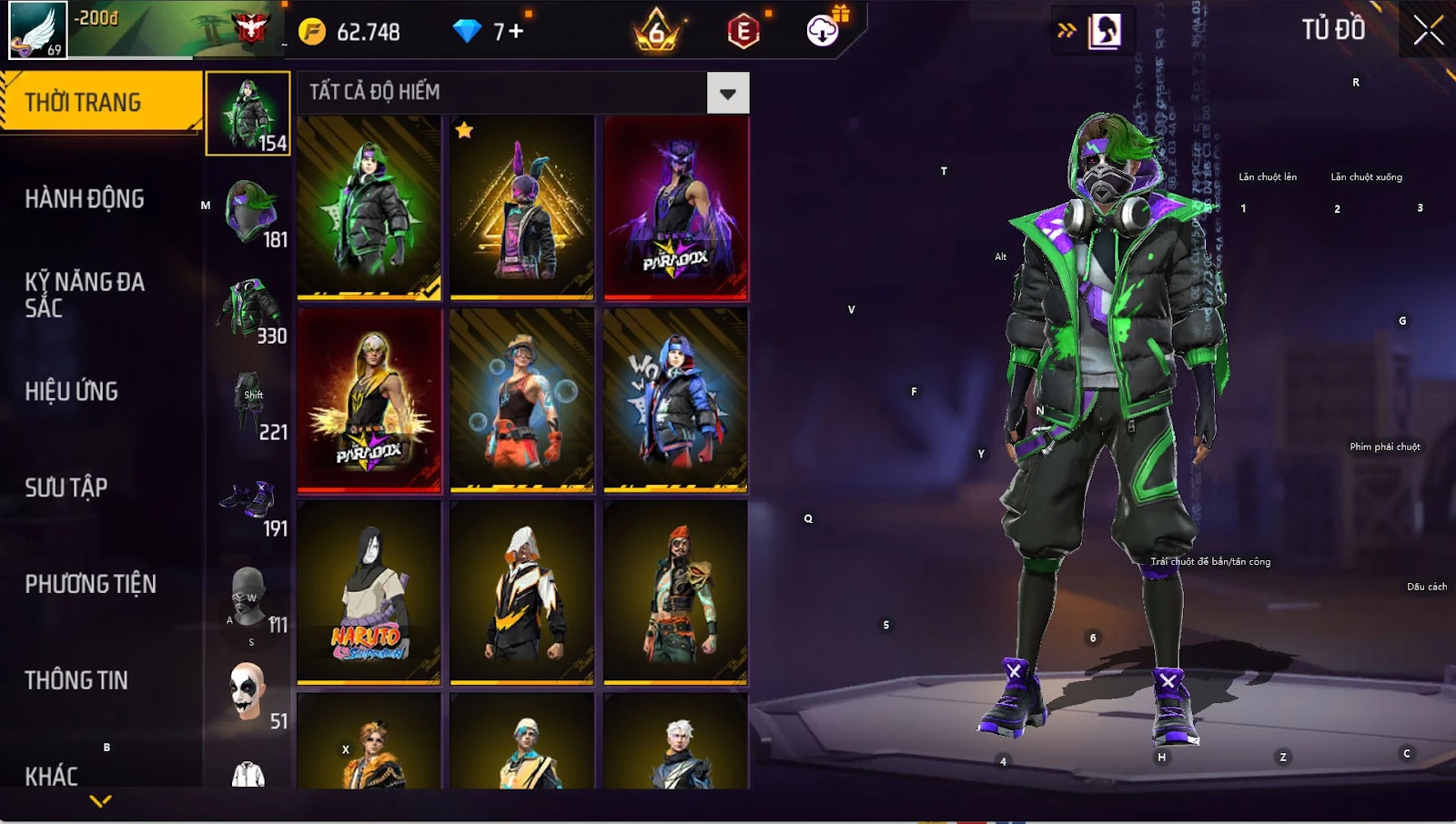Choose the blue bubble beach outfit

(x=521, y=400)
